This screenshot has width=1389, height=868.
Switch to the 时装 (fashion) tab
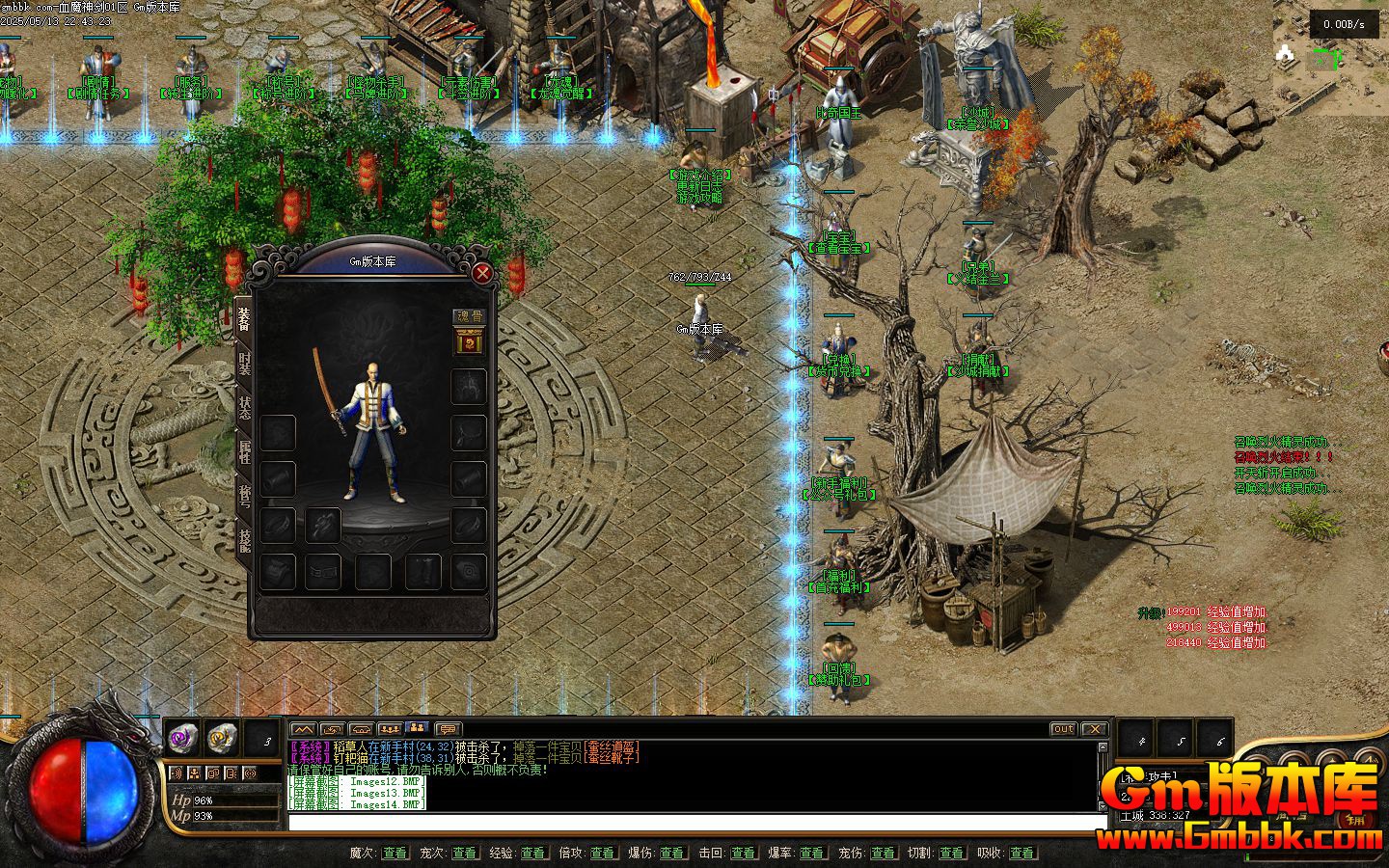pyautogui.click(x=244, y=365)
